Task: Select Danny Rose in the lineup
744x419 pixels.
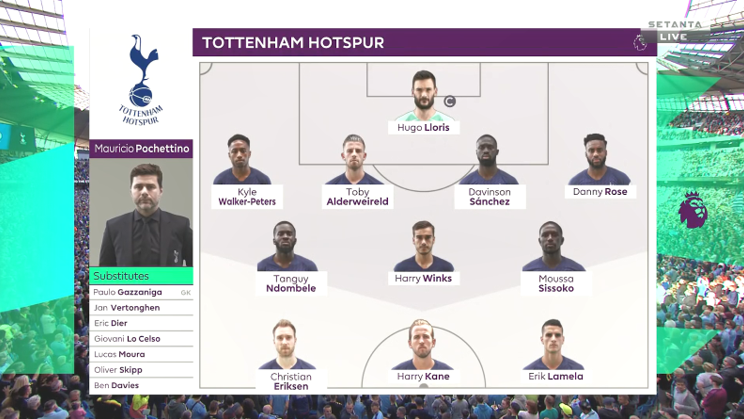Action: [600, 168]
